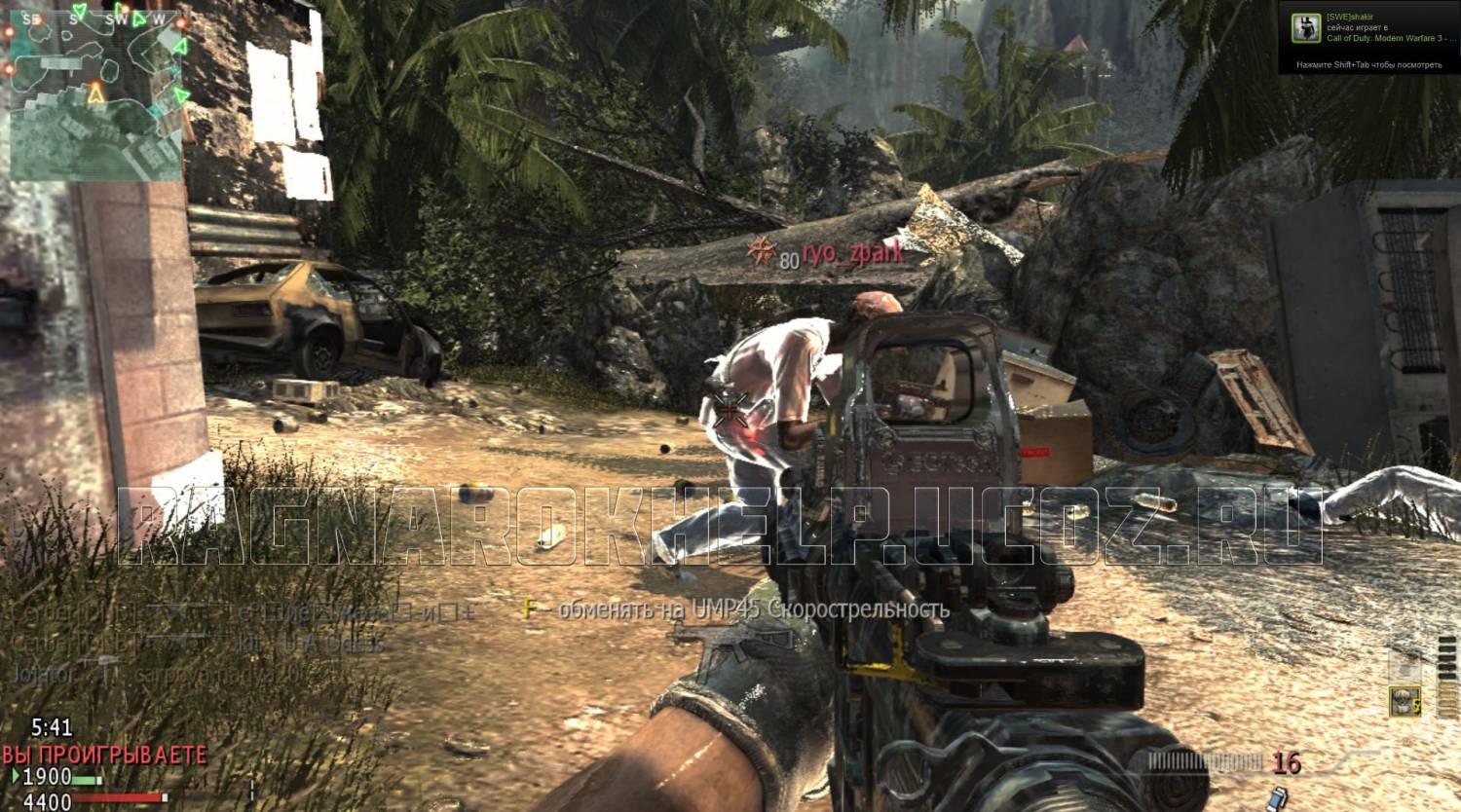Viewport: 1461px width, 812px height.
Task: Click the minimap in the corner
Action: tap(94, 94)
